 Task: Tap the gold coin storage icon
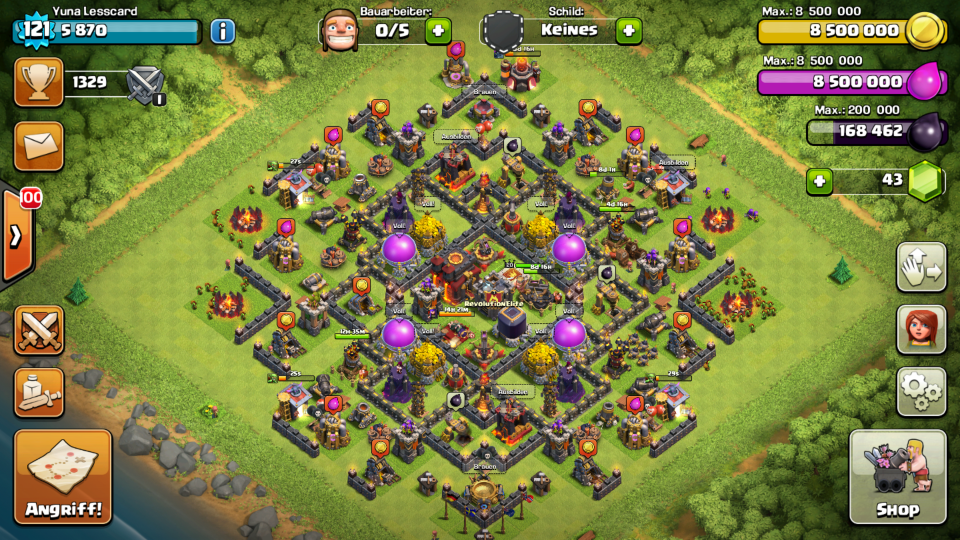[x=924, y=32]
